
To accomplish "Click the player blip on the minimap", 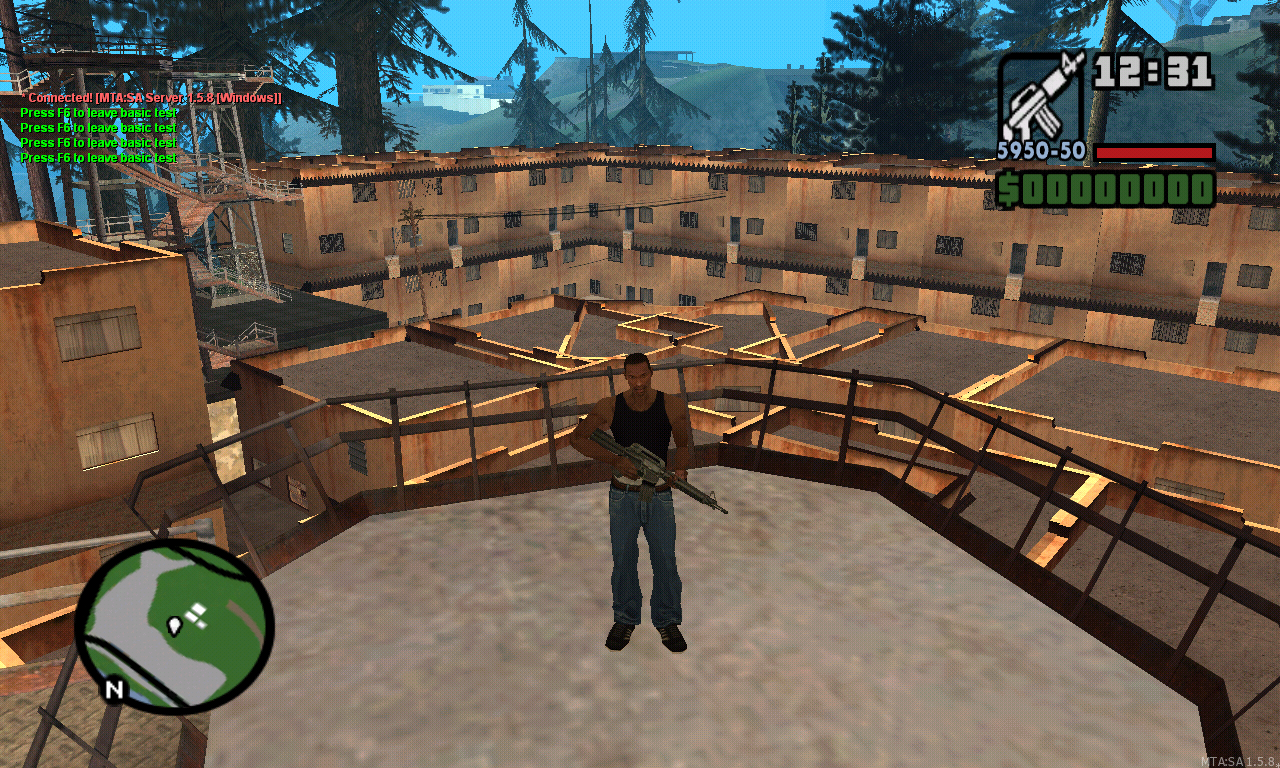I will tap(175, 624).
